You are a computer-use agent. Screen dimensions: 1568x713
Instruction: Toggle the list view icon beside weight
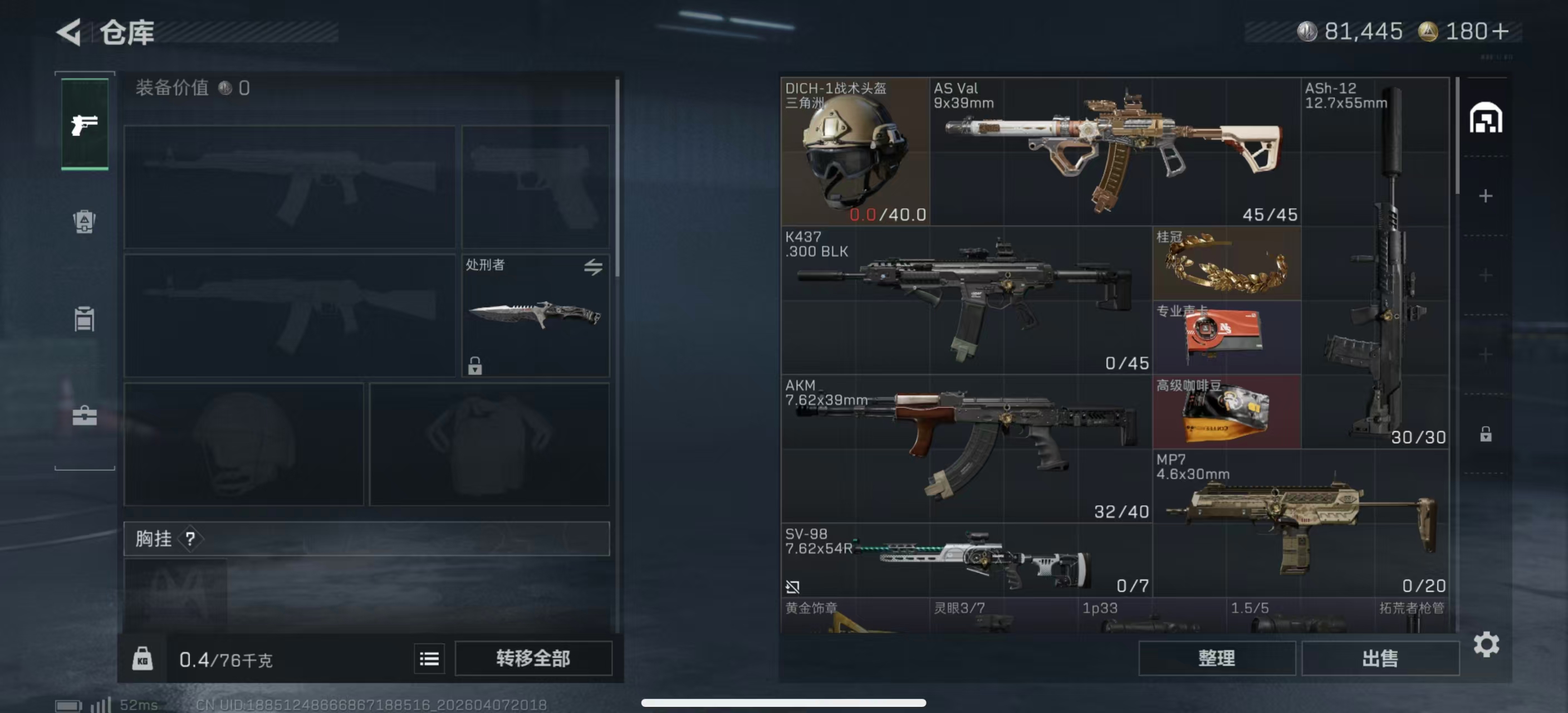tap(429, 659)
